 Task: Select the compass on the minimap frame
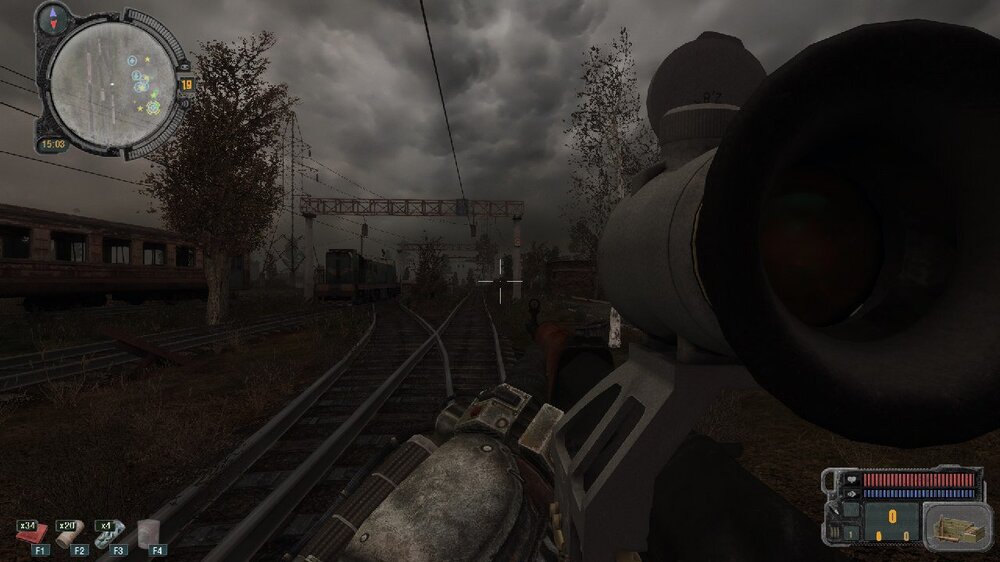[54, 17]
